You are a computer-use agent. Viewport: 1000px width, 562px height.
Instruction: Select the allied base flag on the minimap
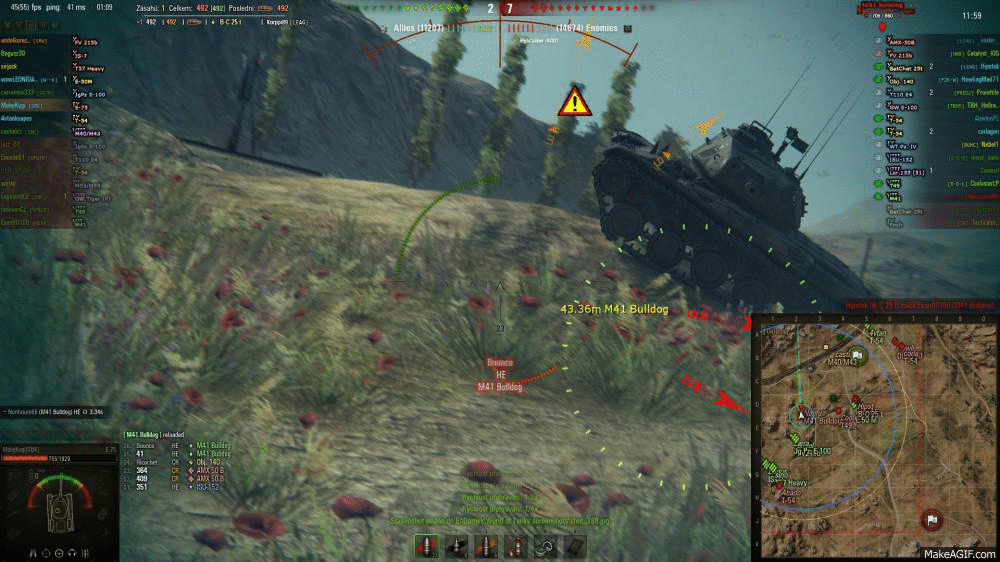tap(857, 354)
